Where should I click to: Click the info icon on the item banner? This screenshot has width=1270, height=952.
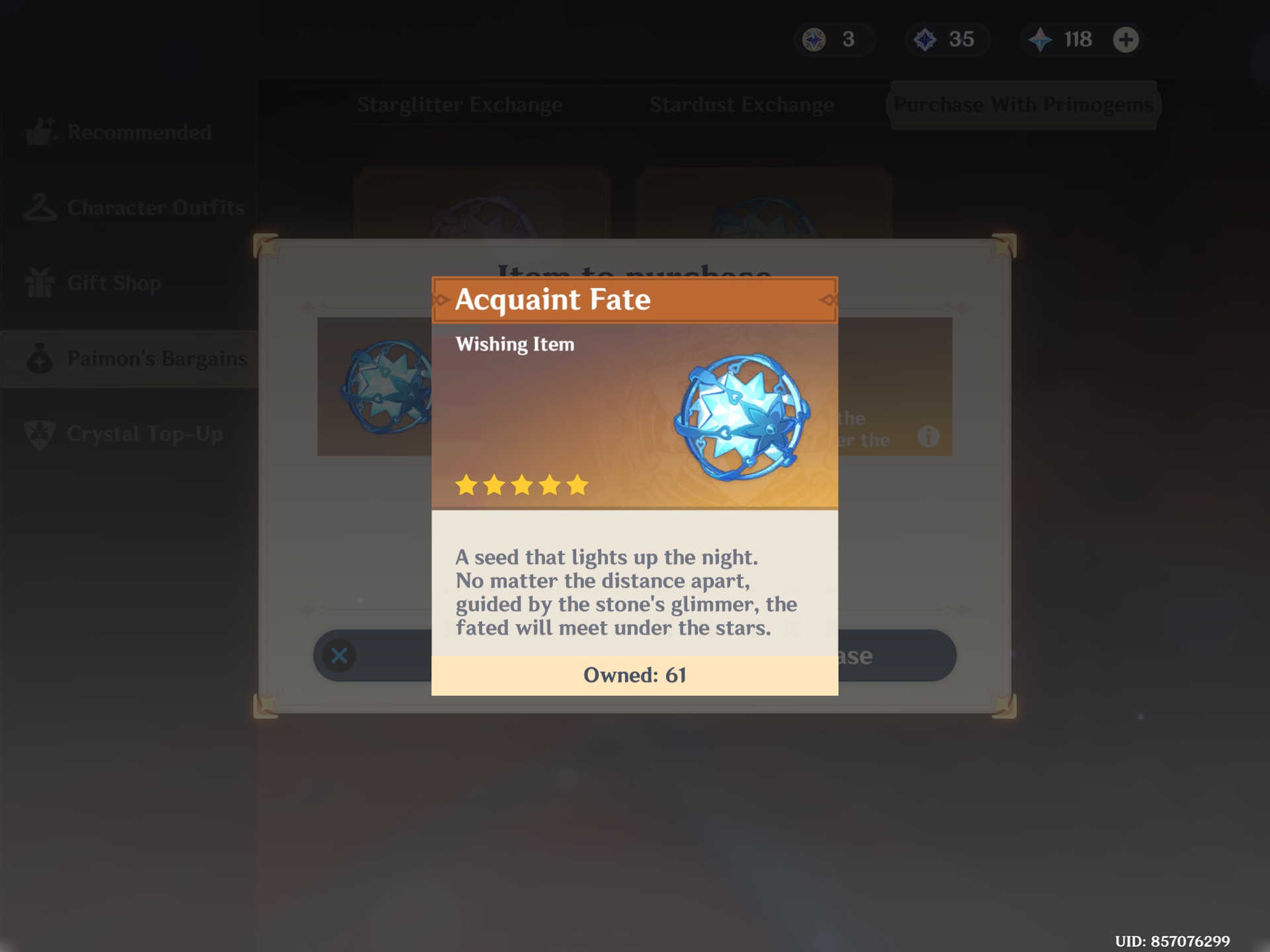(930, 436)
